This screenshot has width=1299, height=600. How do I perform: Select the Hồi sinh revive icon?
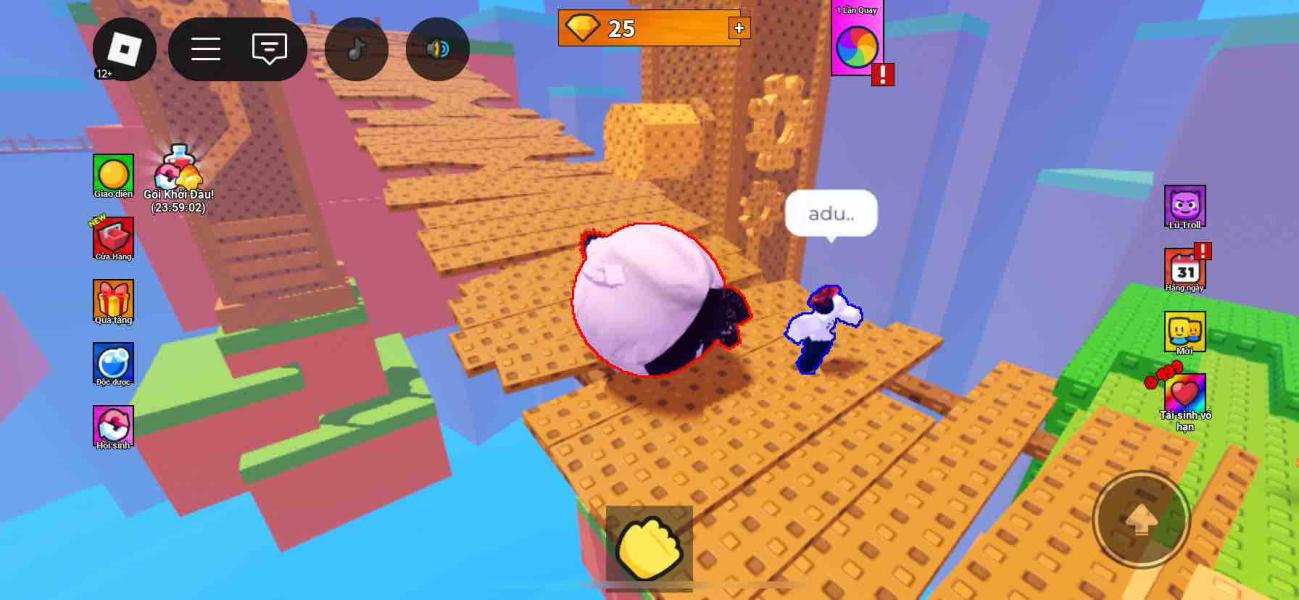click(x=113, y=425)
